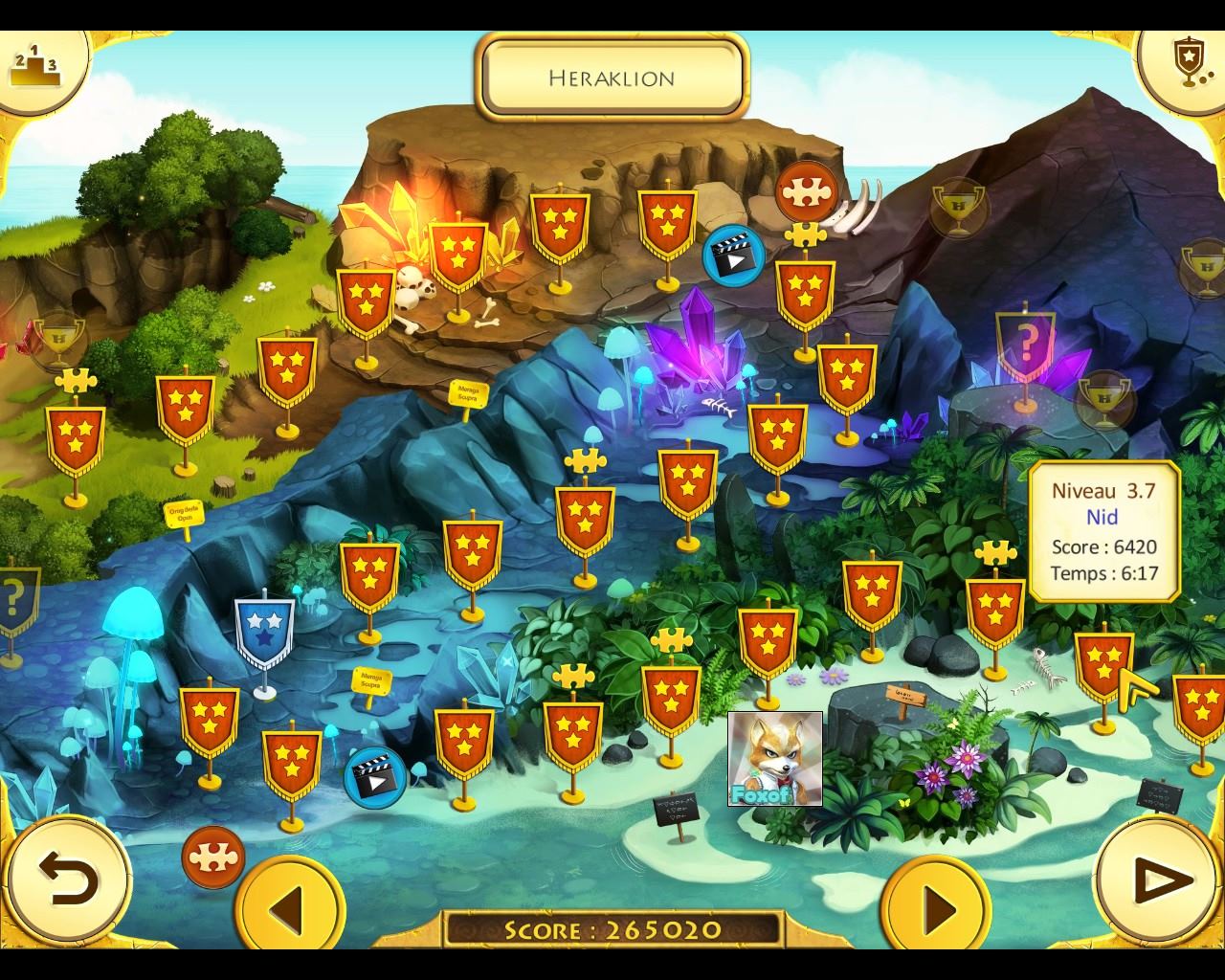Select the Foxof player avatar

[x=774, y=758]
